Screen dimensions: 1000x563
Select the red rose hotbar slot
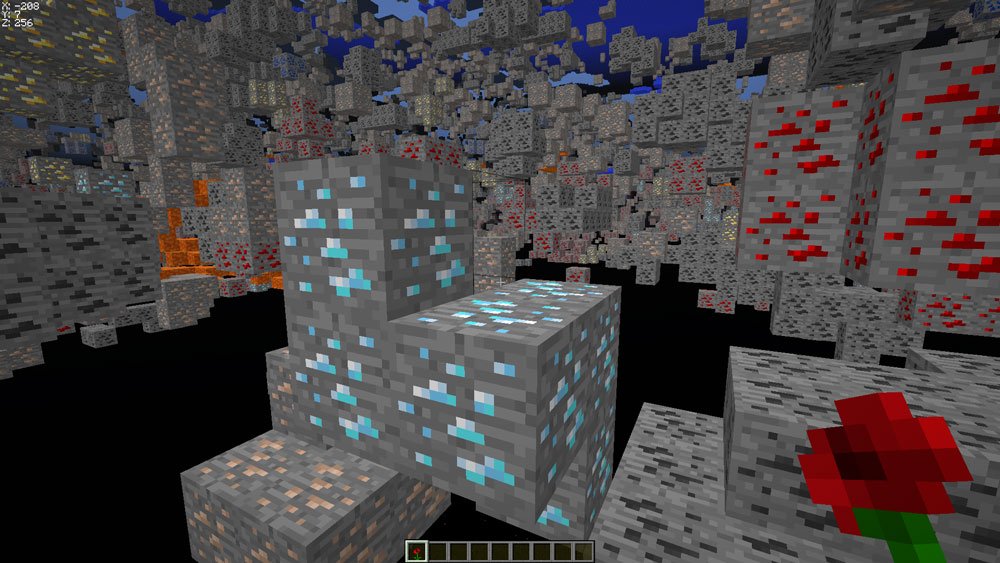[417, 551]
